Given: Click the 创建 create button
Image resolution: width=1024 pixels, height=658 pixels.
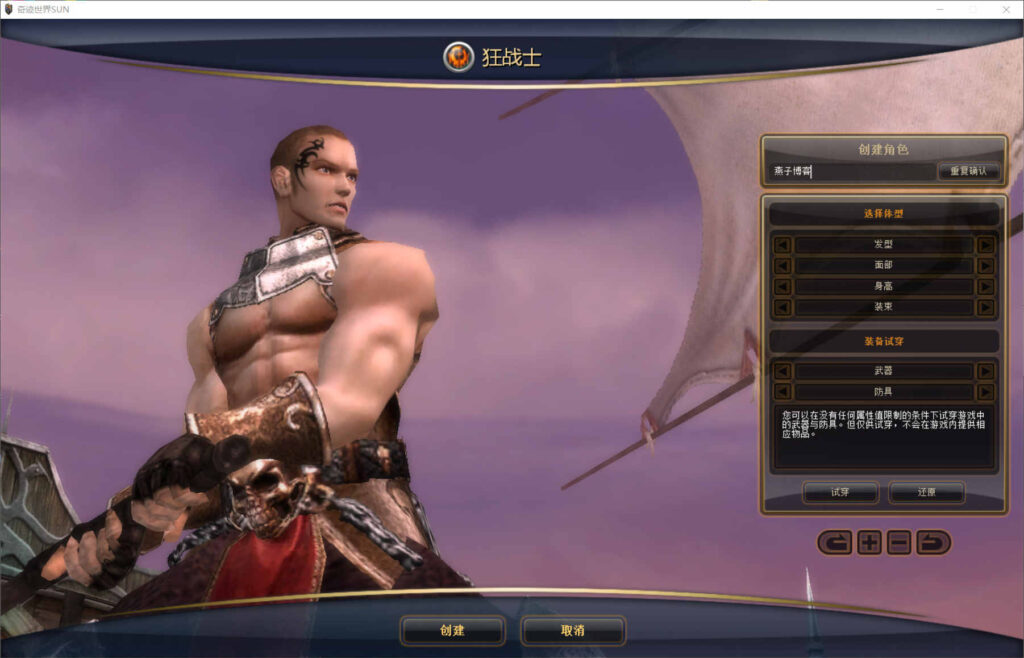Looking at the screenshot, I should point(452,631).
